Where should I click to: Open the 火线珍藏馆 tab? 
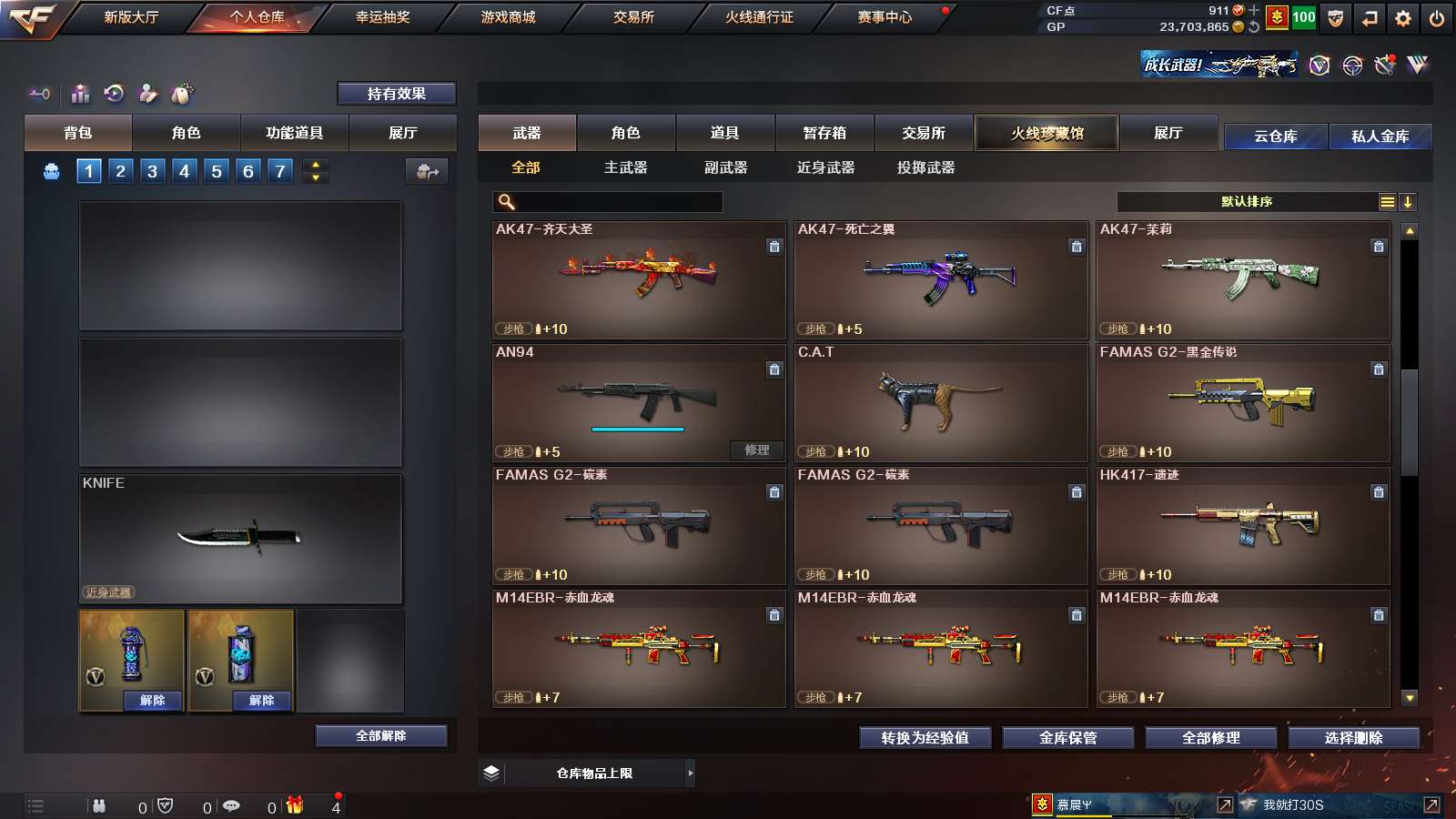pyautogui.click(x=1046, y=133)
